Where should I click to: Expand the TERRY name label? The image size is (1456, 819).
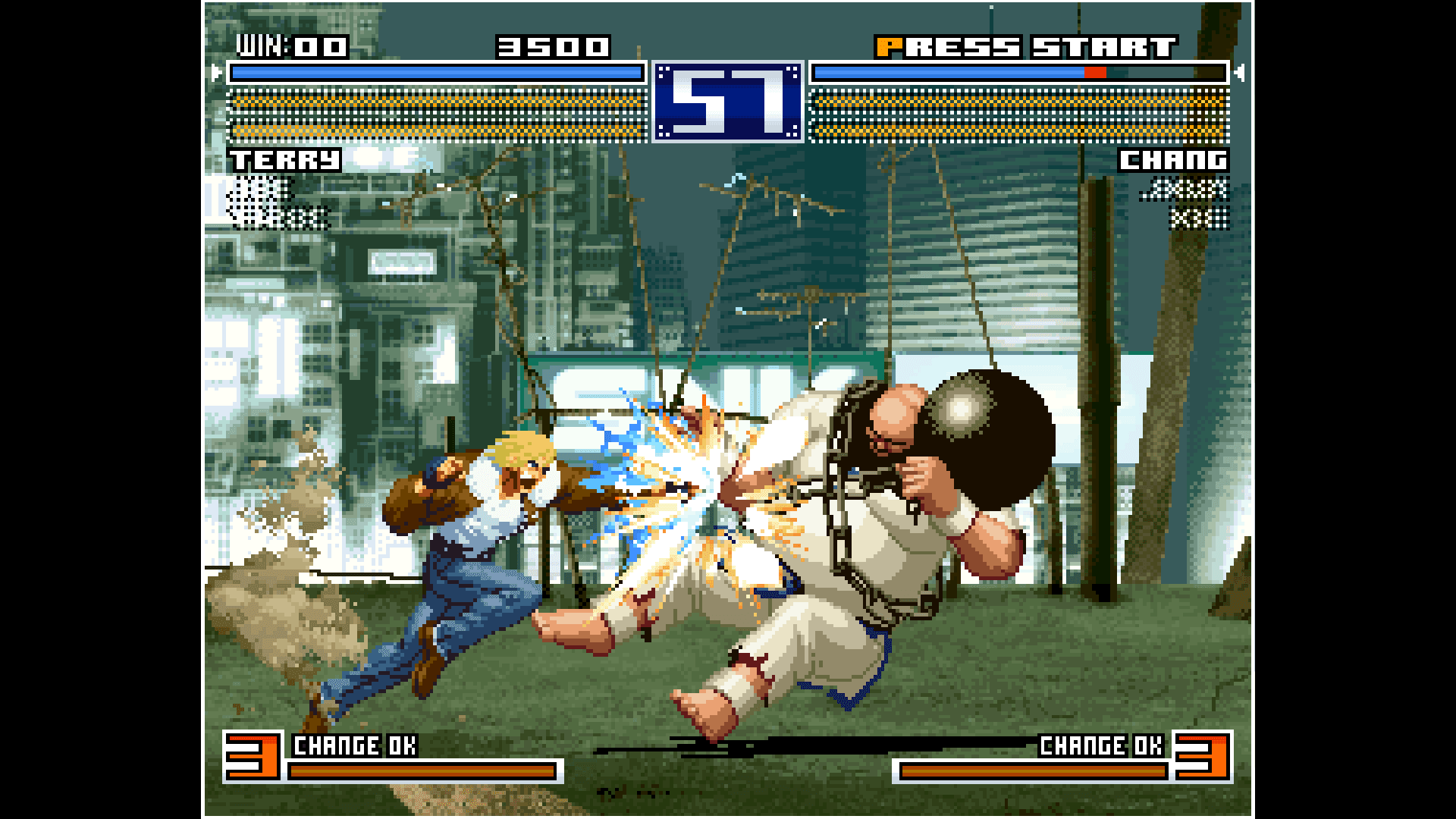287,160
